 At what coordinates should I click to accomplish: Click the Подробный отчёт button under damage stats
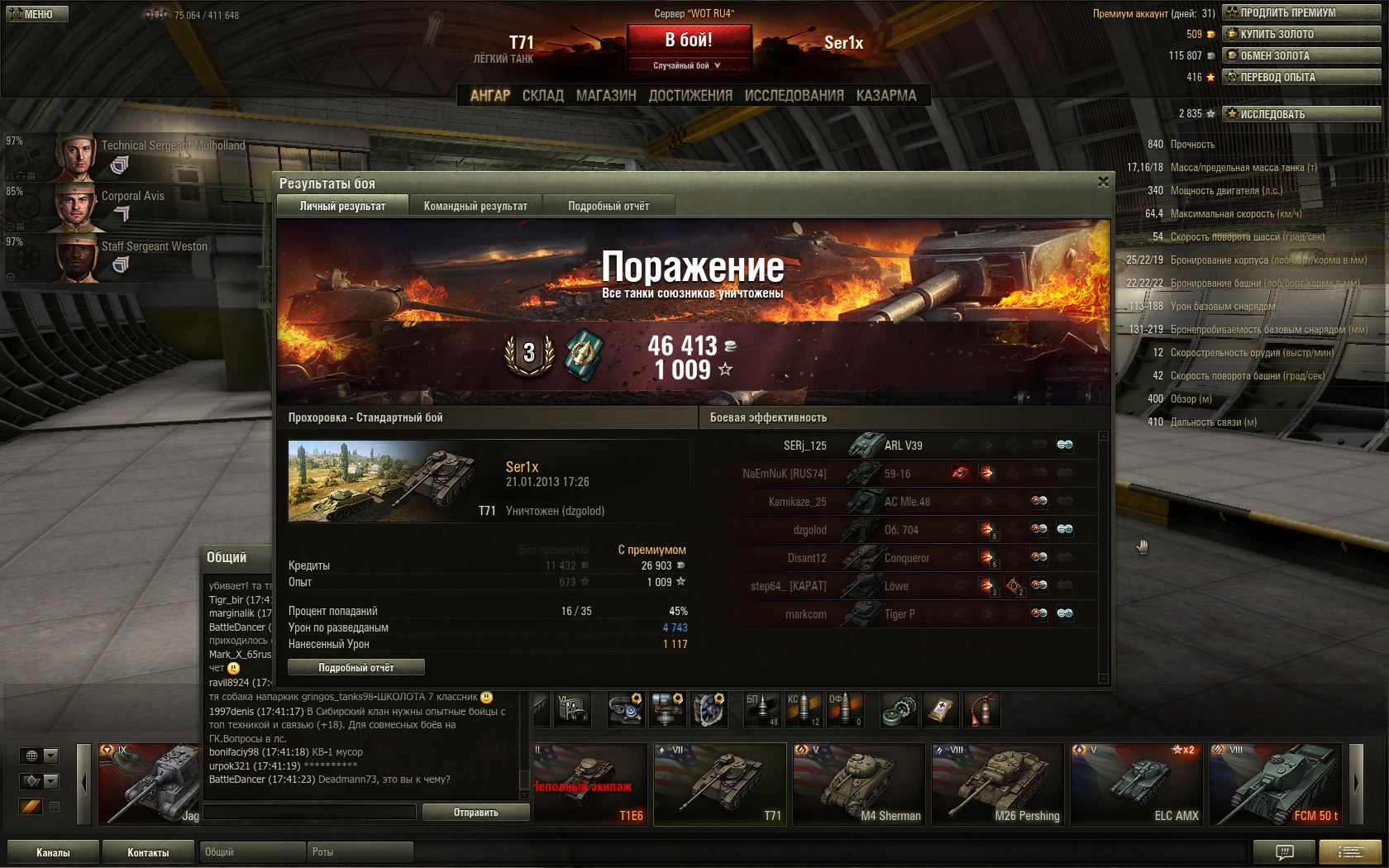(356, 667)
